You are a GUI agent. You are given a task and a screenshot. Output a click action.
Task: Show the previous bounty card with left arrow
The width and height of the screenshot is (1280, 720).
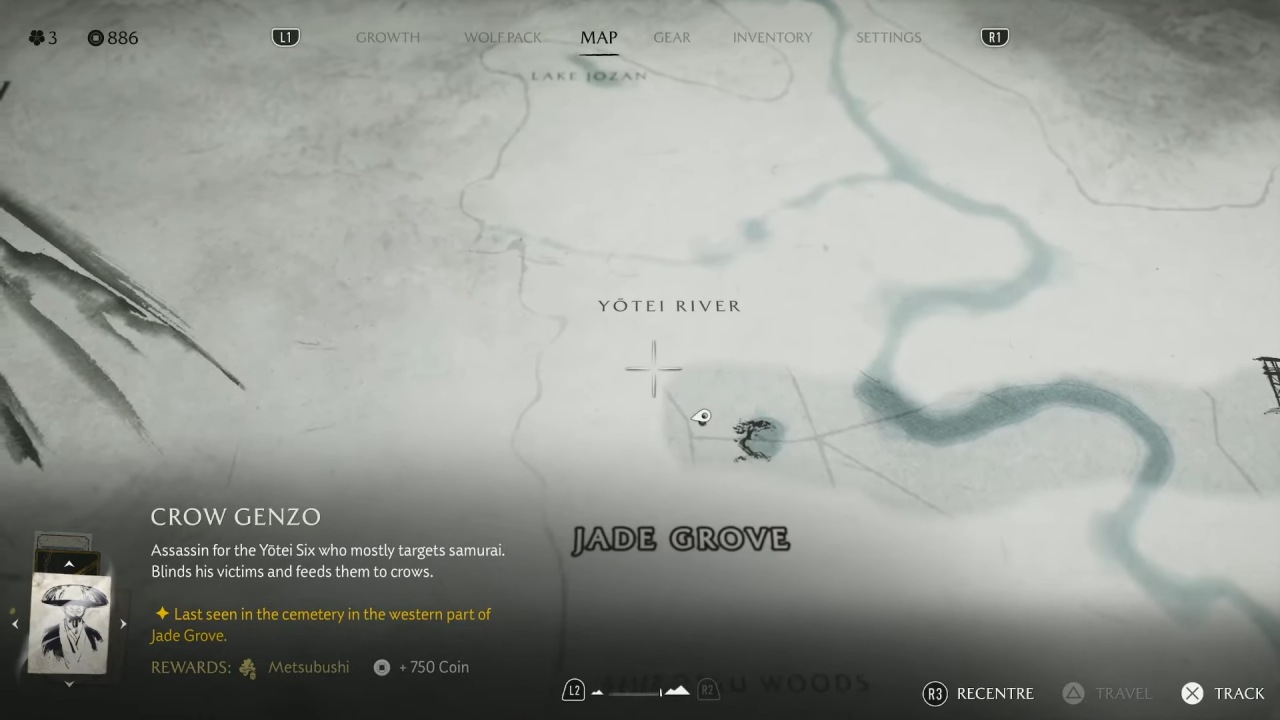pos(15,624)
